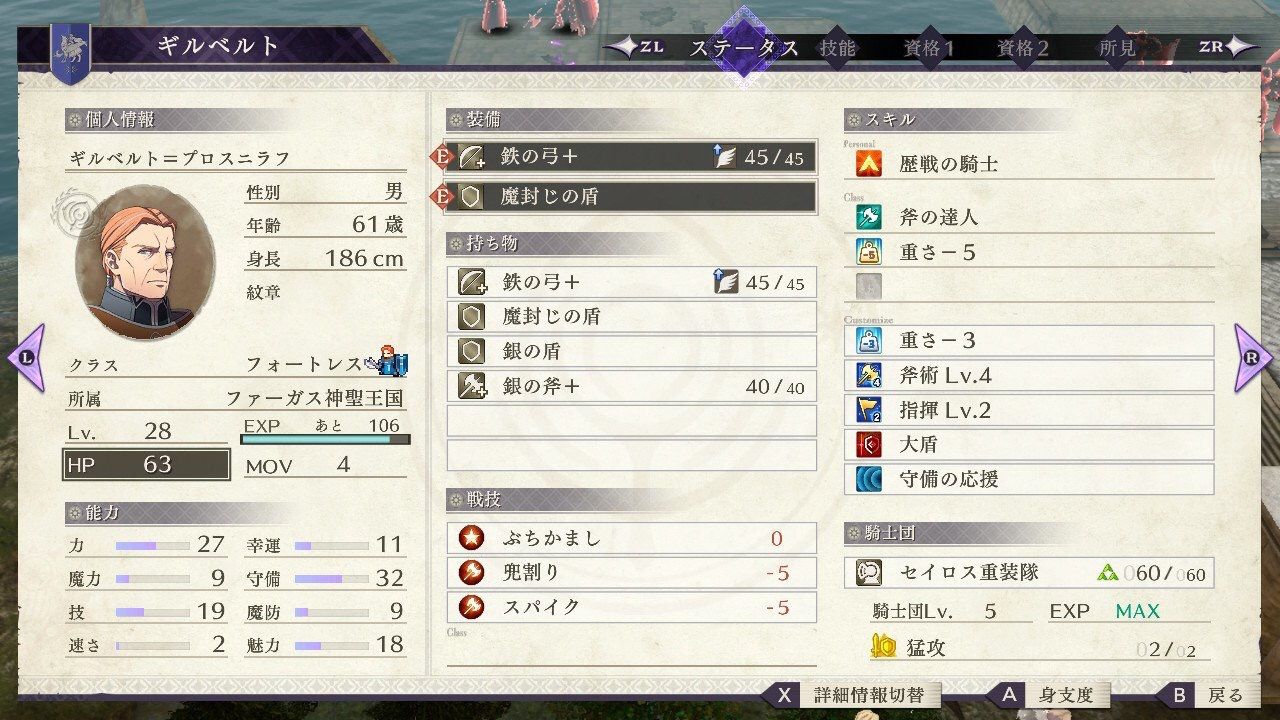Viewport: 1280px width, 720px height.
Task: Select the スパイク combat art icon
Action: (x=470, y=607)
